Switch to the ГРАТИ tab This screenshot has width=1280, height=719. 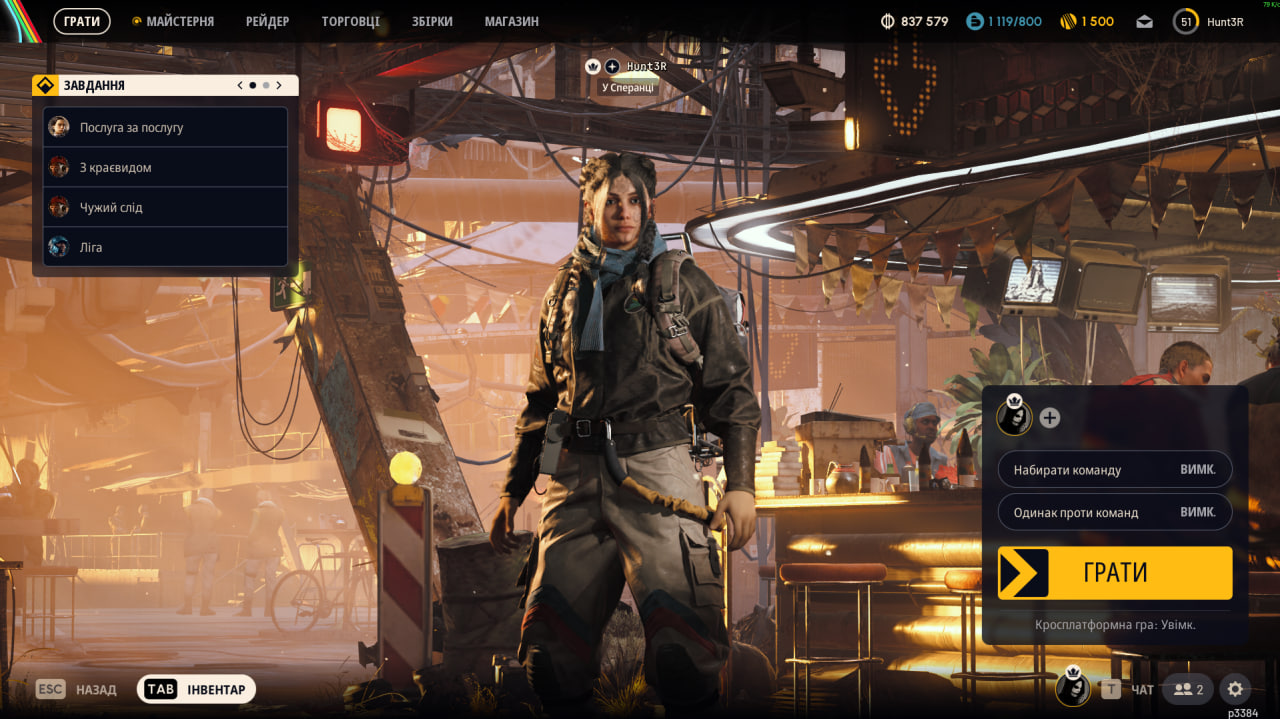tap(82, 21)
